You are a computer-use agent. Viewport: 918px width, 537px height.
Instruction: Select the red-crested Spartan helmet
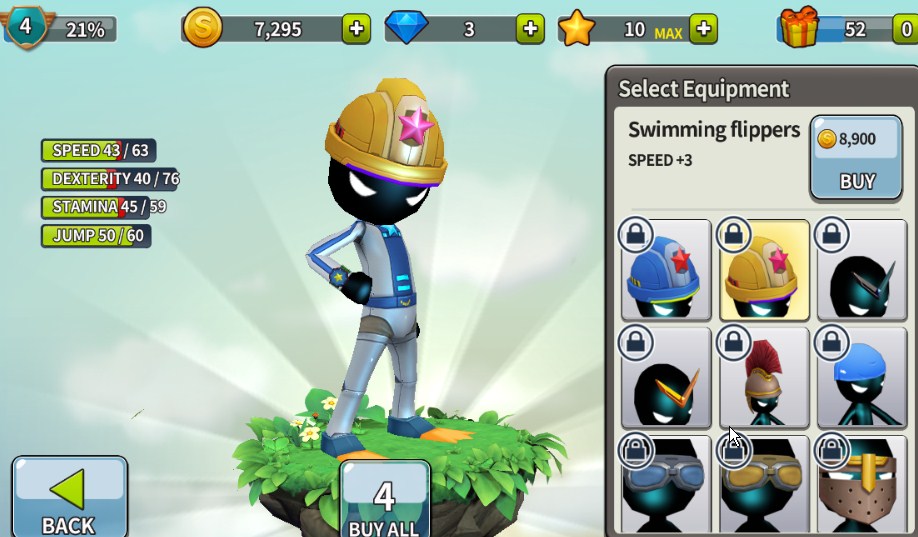pyautogui.click(x=764, y=377)
